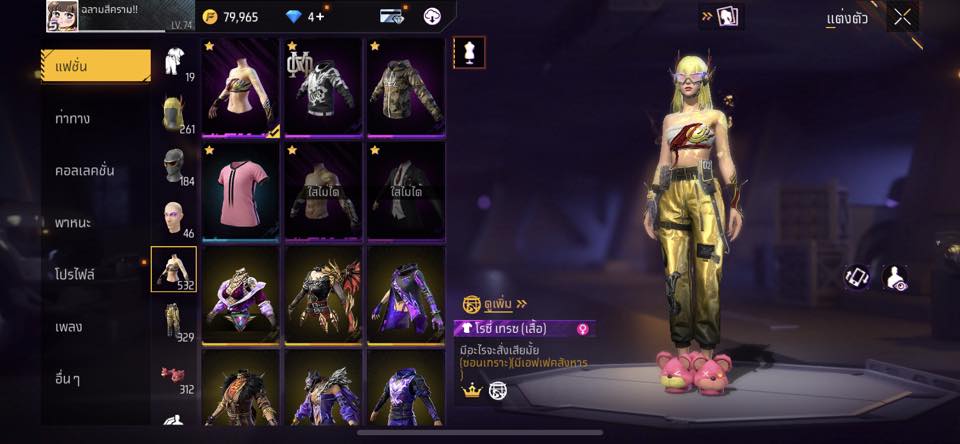Select the pink T-shirt item
Viewport: 960px width, 444px height.
(240, 190)
